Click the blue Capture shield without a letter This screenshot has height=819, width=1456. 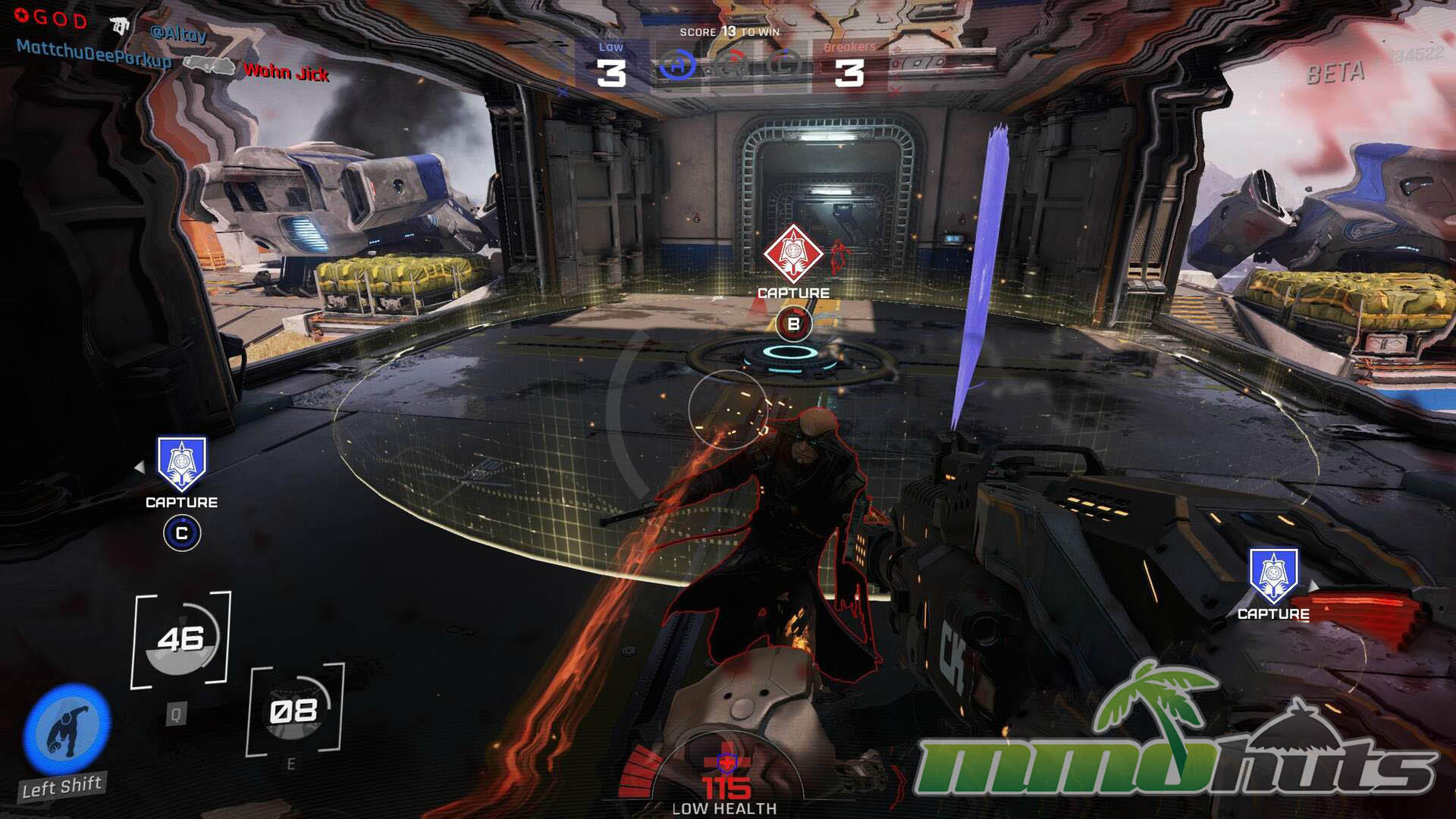(x=1273, y=576)
